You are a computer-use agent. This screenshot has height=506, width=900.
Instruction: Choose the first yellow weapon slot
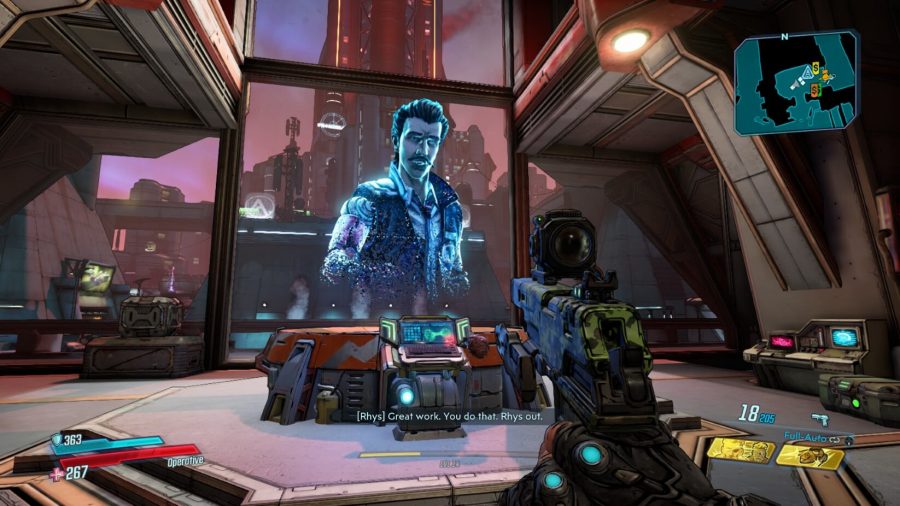click(740, 450)
